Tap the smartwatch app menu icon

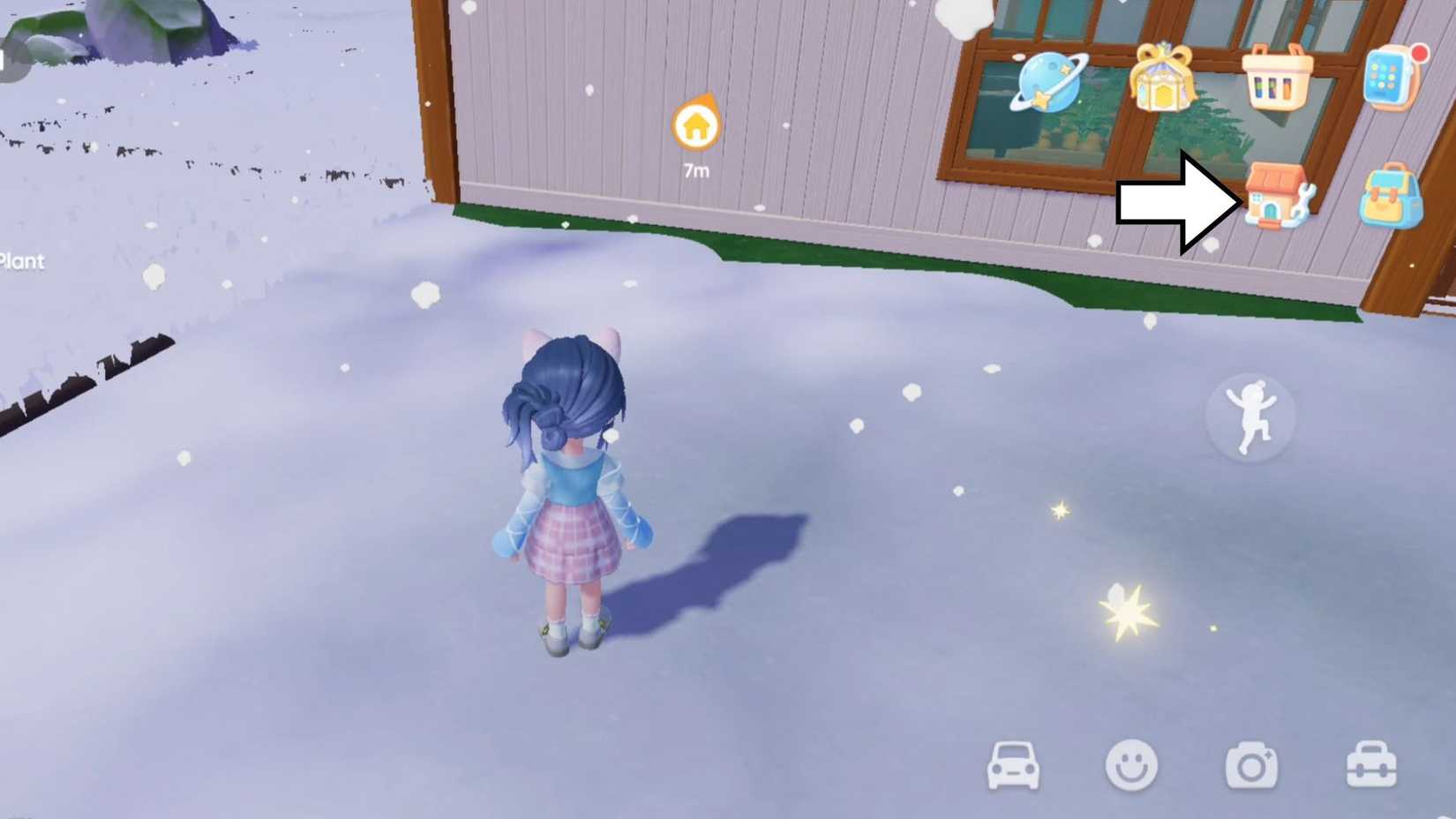click(1390, 79)
